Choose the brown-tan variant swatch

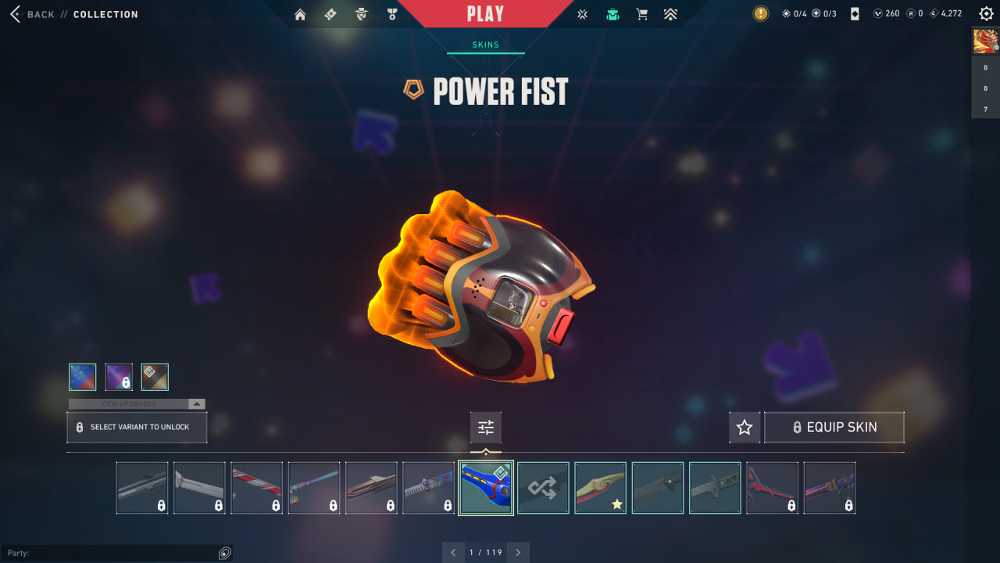(155, 377)
